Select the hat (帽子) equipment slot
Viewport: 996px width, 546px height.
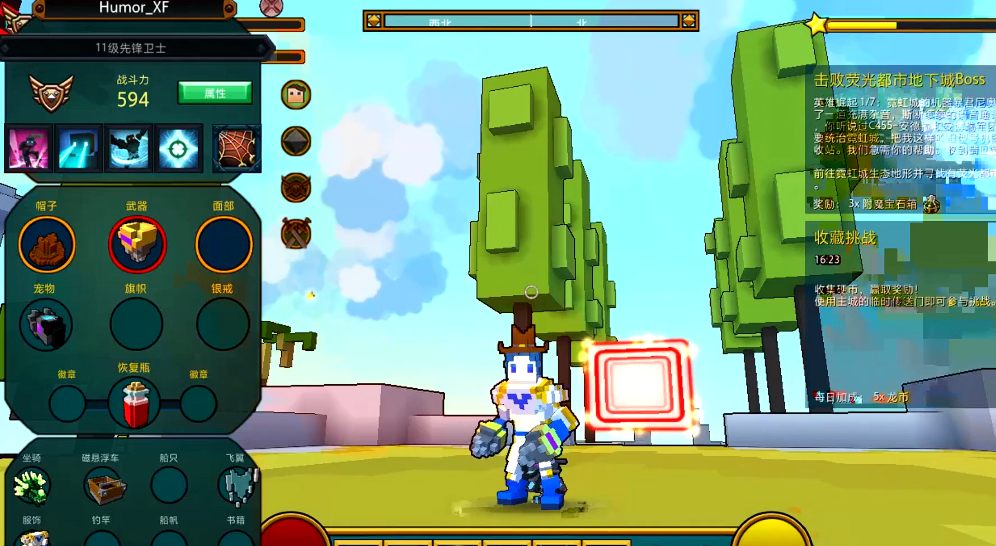point(46,244)
